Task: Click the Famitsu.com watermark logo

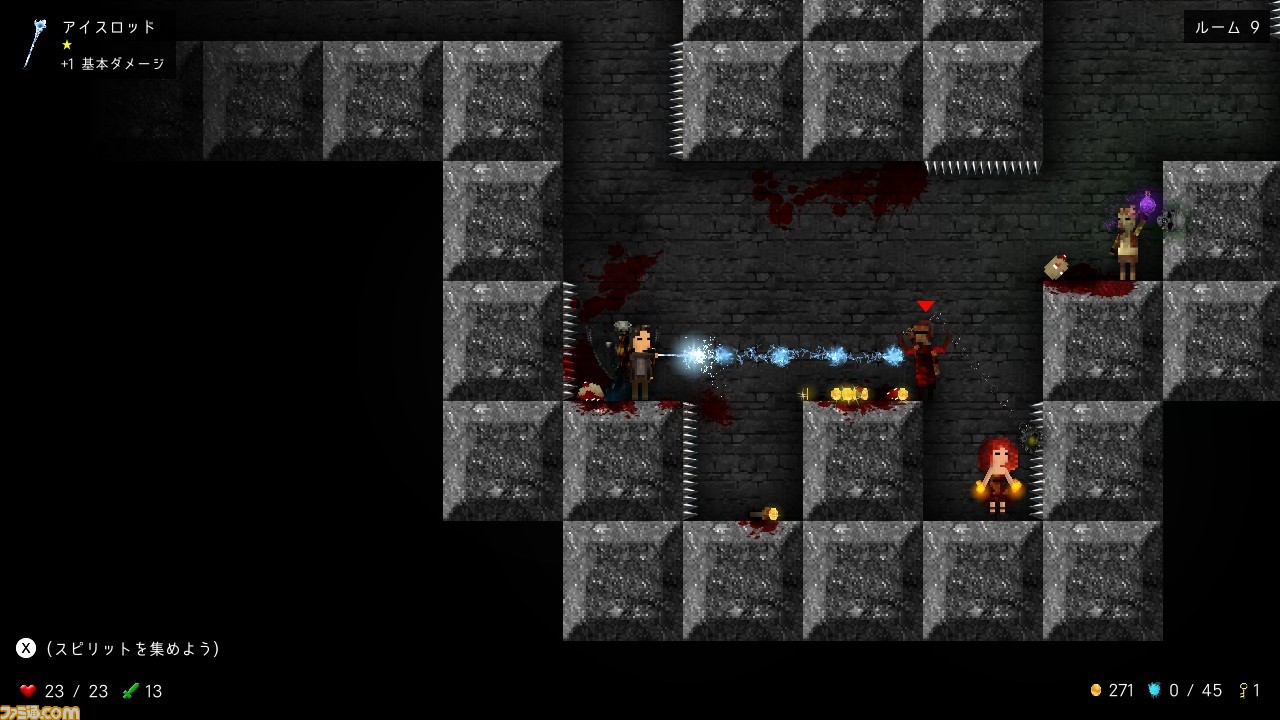Action: (40, 711)
